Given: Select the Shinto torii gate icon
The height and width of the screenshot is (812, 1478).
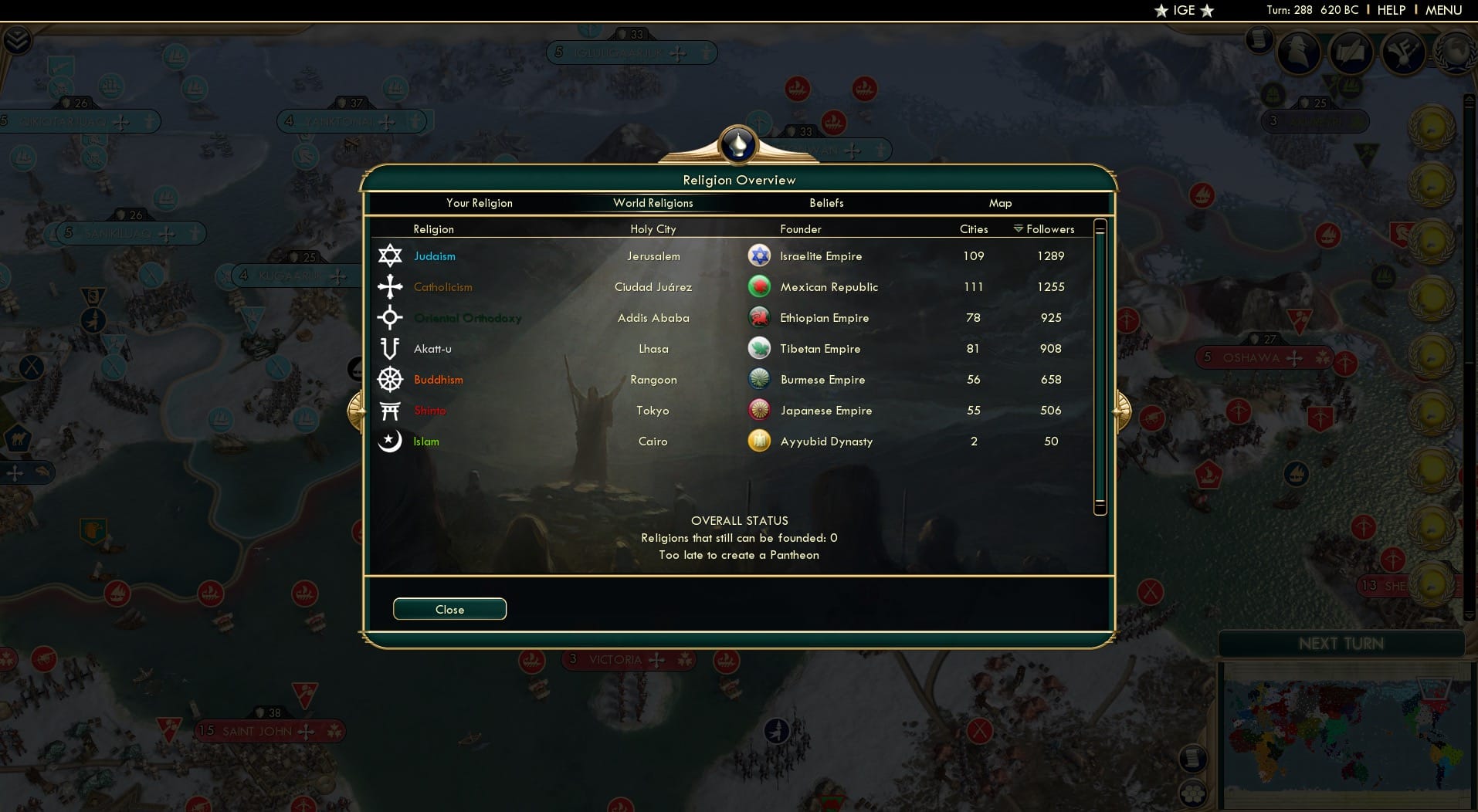Looking at the screenshot, I should pos(391,410).
